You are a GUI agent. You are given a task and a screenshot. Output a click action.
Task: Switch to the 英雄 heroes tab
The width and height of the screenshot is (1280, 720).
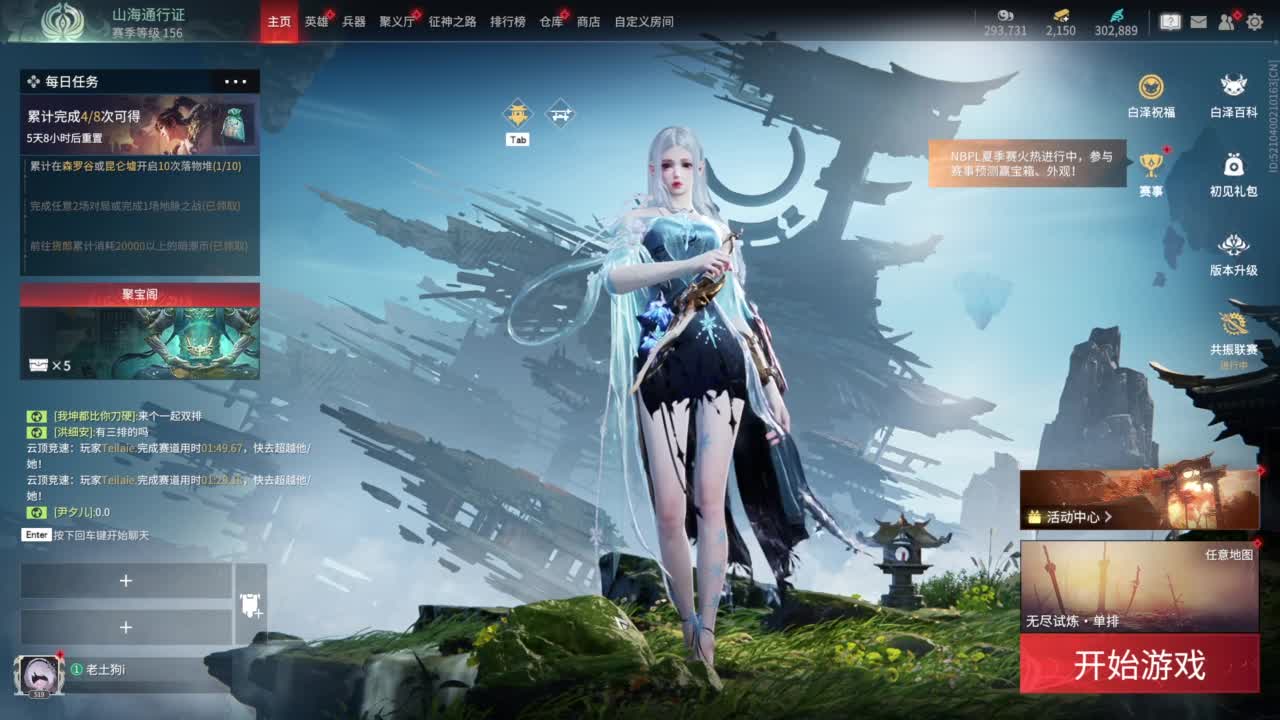click(x=316, y=21)
